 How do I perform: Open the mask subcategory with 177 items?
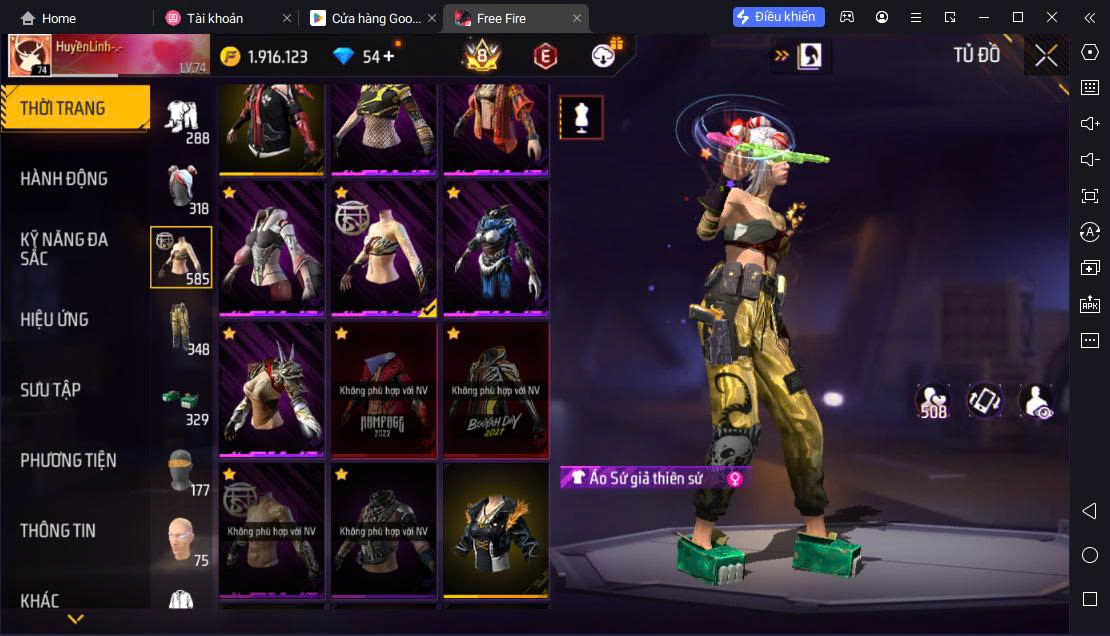click(x=181, y=471)
